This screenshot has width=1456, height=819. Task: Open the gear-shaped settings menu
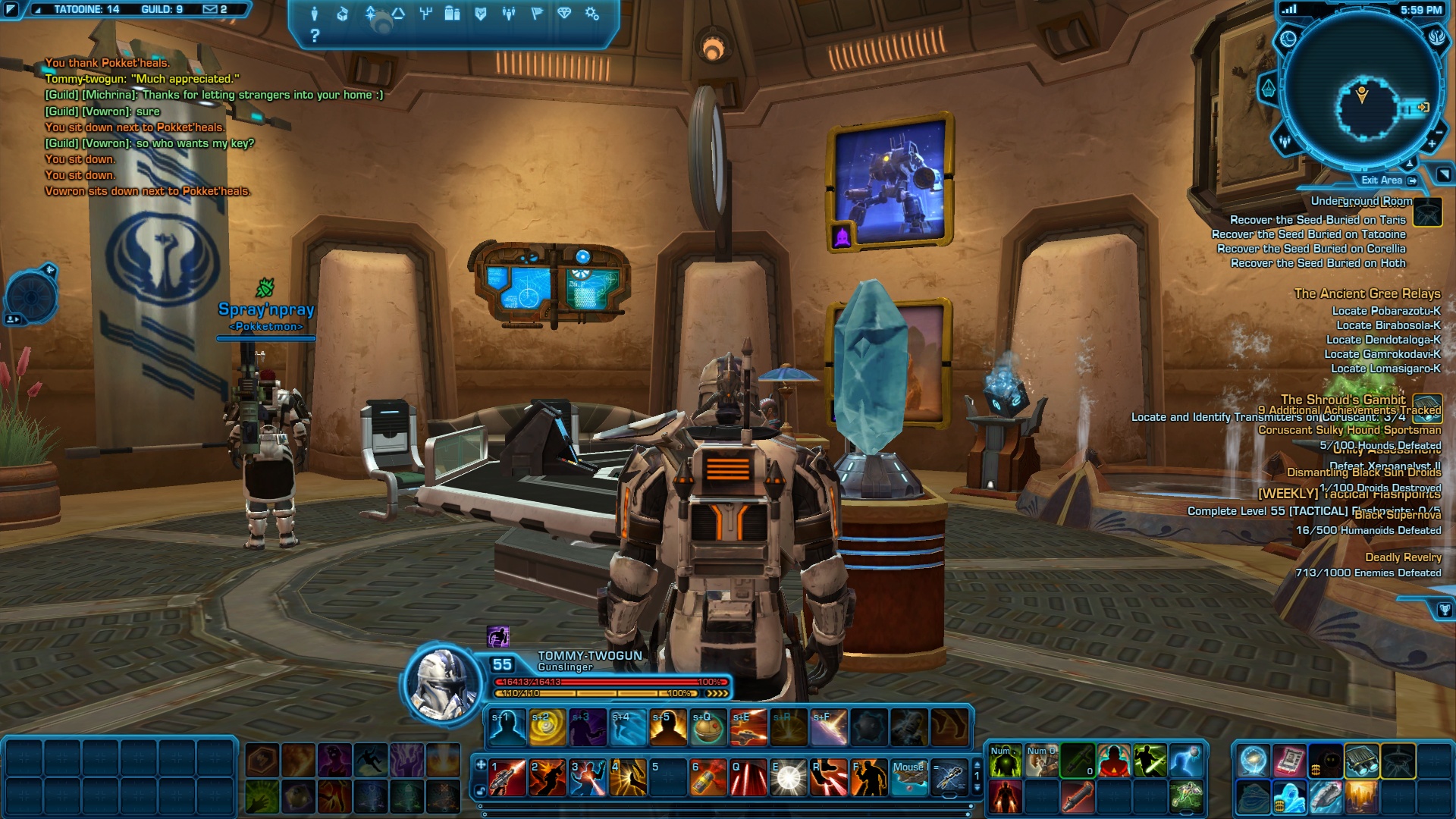coord(592,14)
